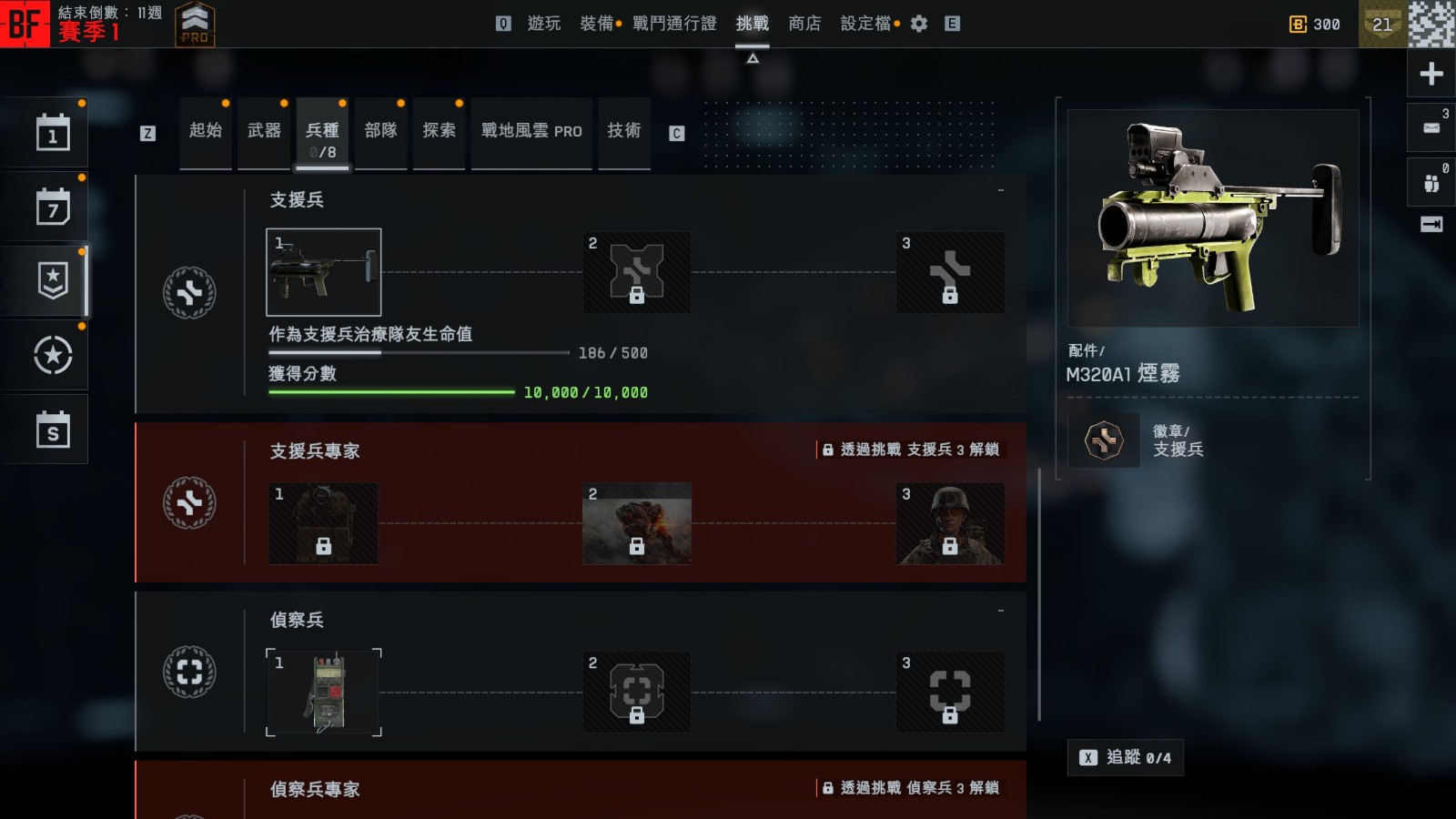Viewport: 1456px width, 819px height.
Task: Select the weekly calendar 7 icon
Action: click(53, 207)
